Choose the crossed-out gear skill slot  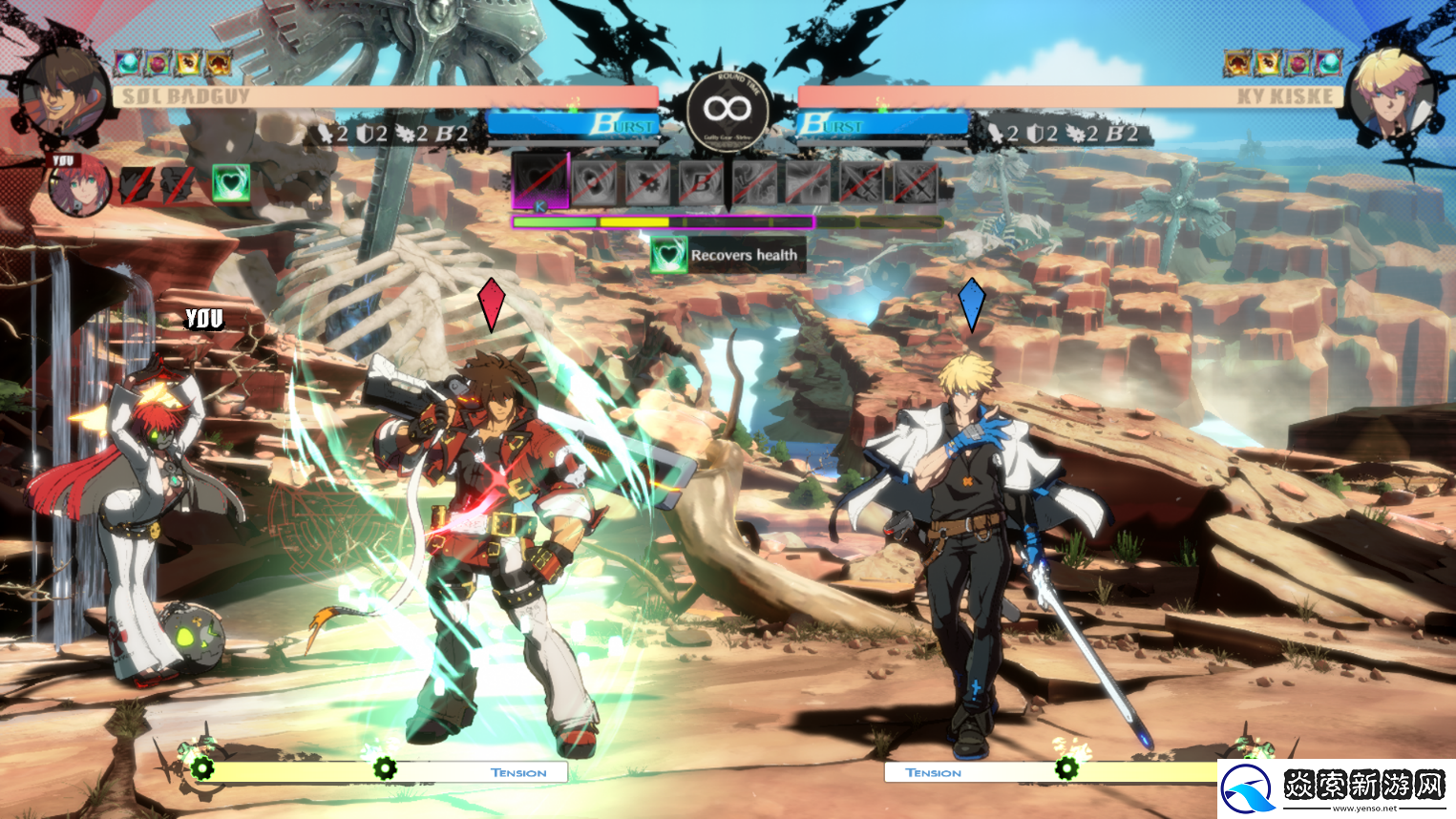point(647,181)
